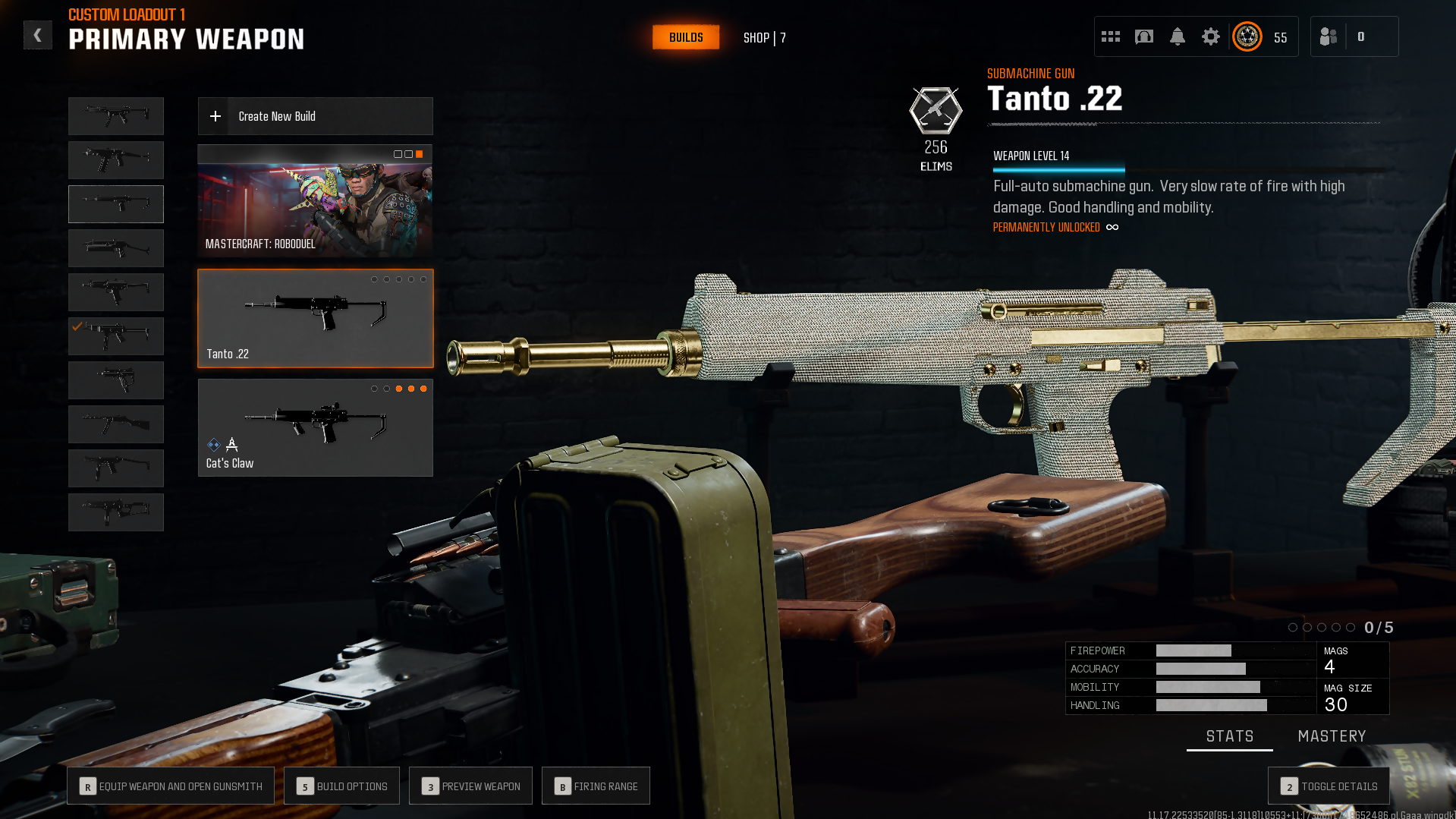Screen dimensions: 1456x819
Task: Toggle weapon details
Action: pos(1329,786)
